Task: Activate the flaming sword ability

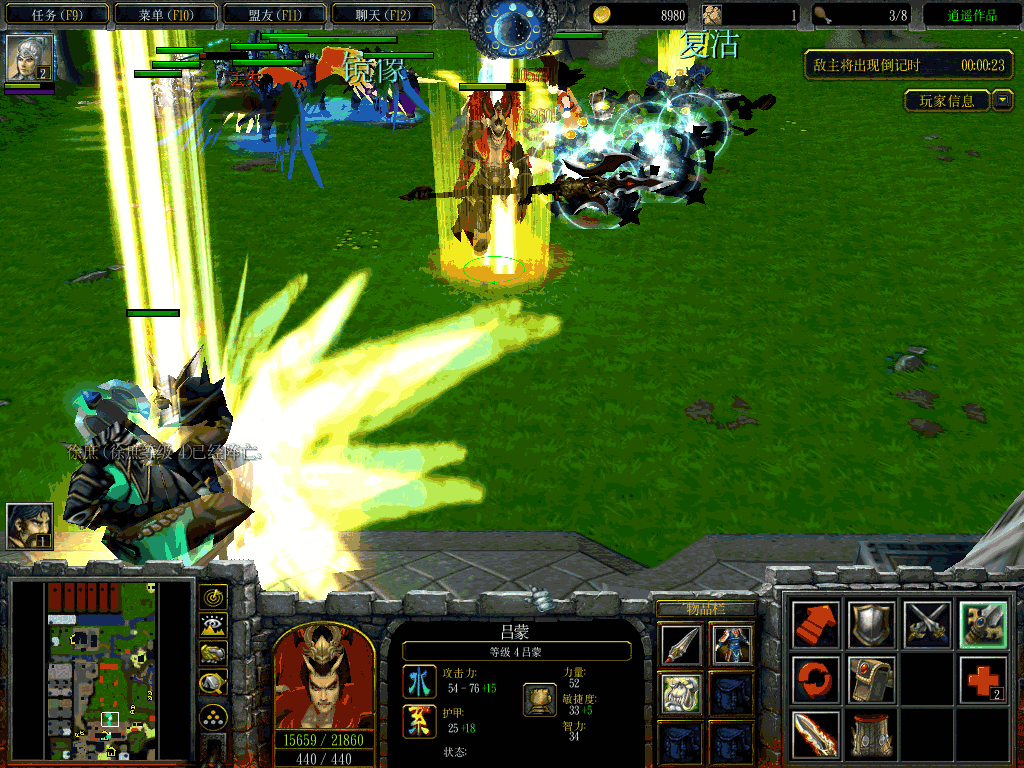Action: click(815, 734)
